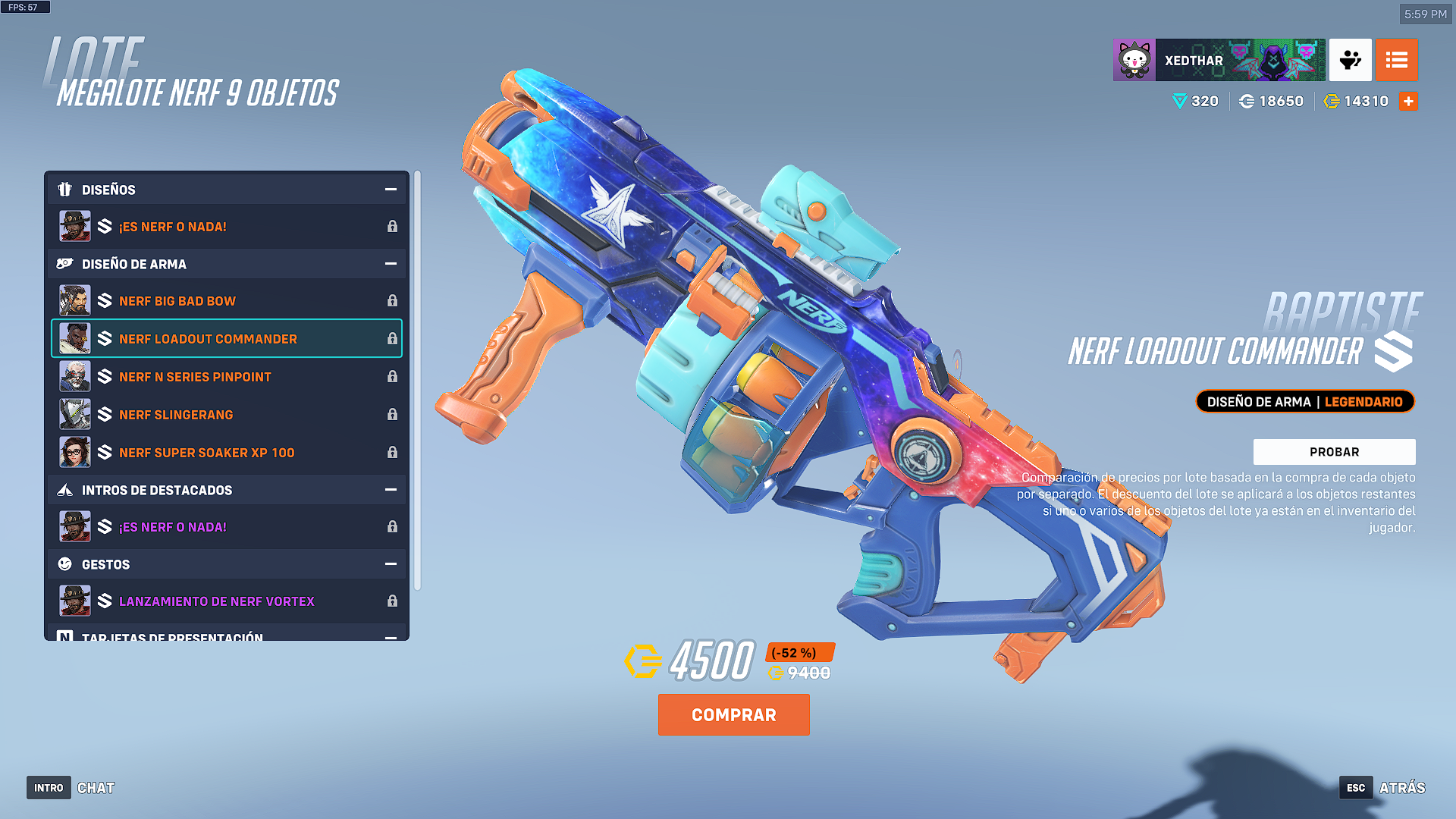Pick the Nerf Slingerang weapon skin

pyautogui.click(x=226, y=415)
